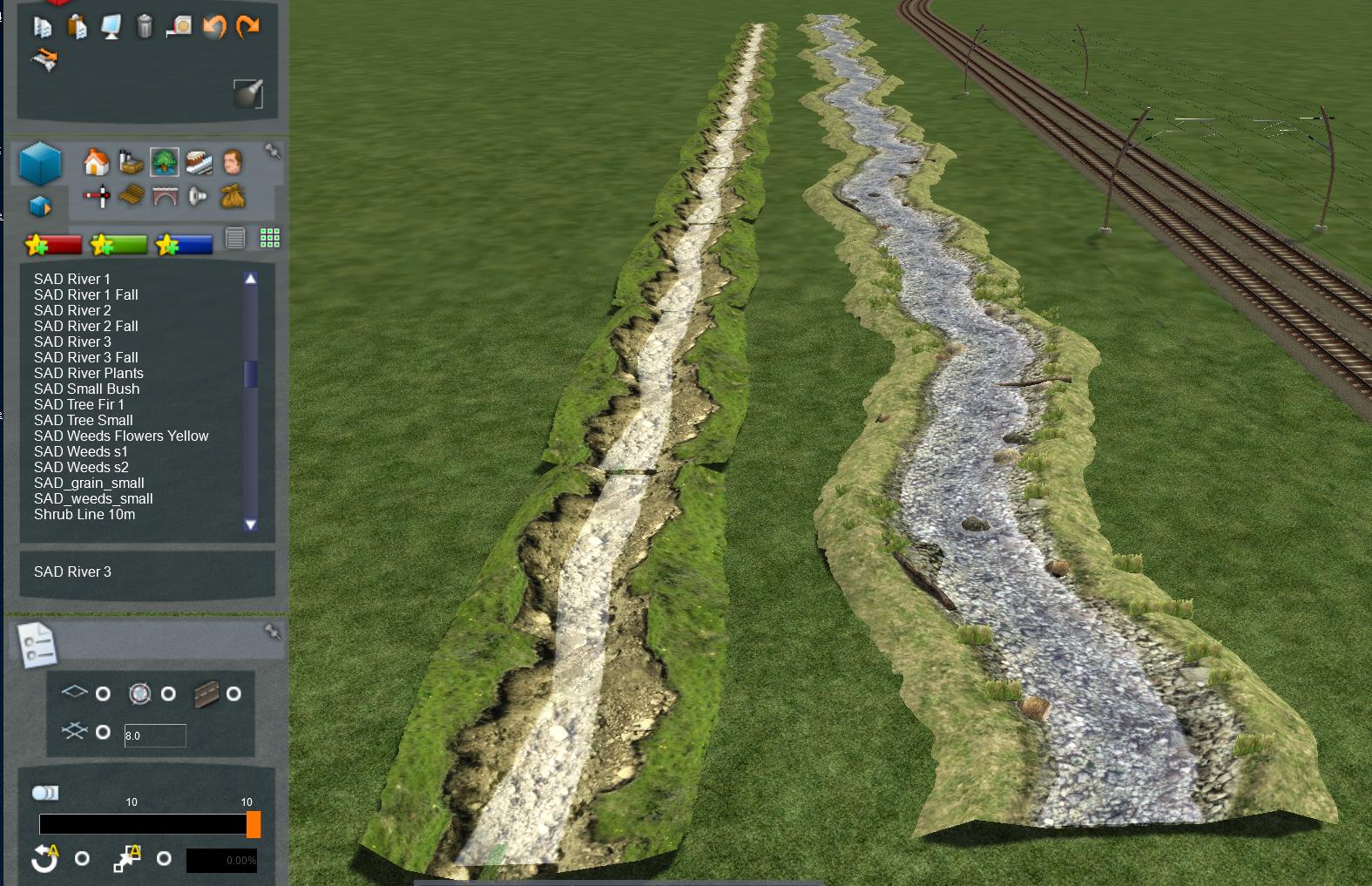Click the orange redo arrow
The height and width of the screenshot is (886, 1372).
click(248, 27)
